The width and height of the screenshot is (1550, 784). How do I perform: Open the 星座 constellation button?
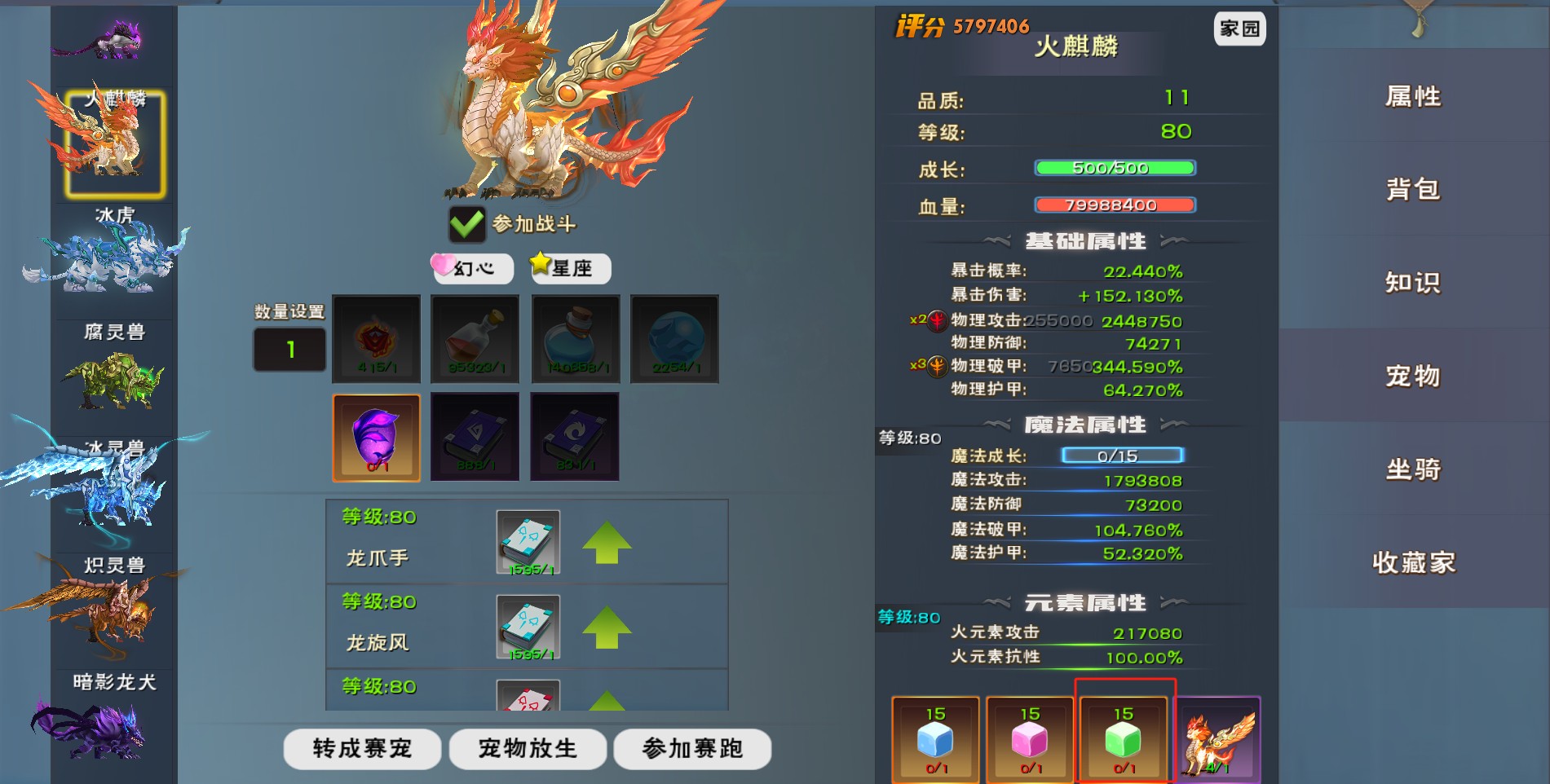coord(570,268)
